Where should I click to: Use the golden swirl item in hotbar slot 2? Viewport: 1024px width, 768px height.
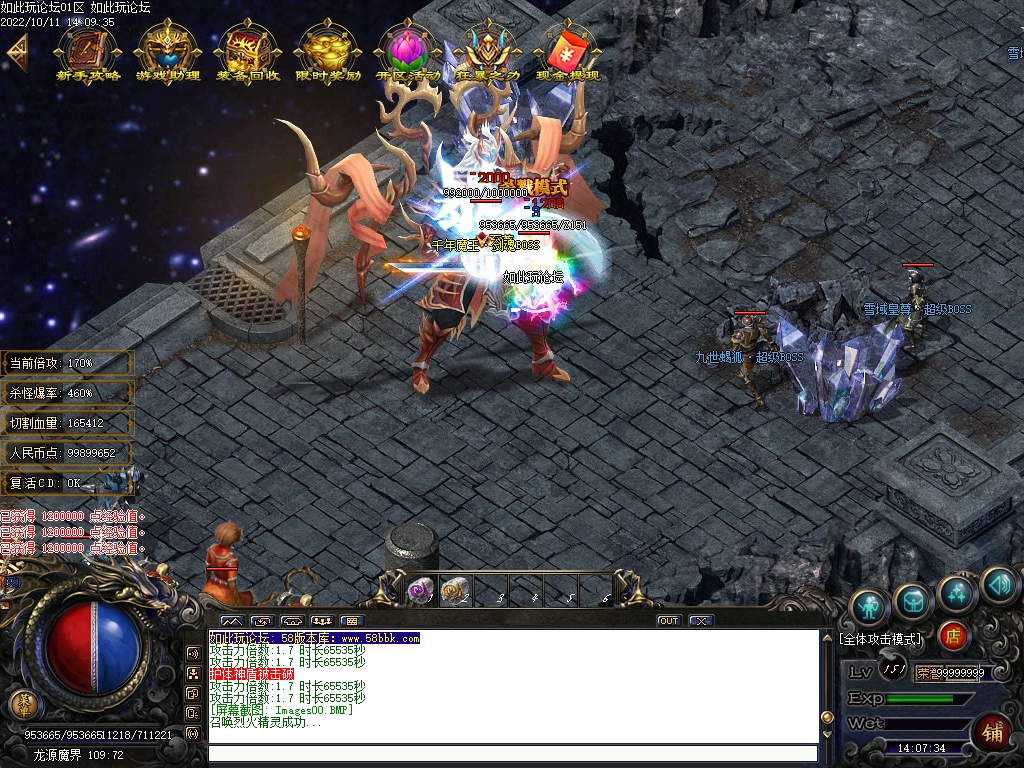pyautogui.click(x=454, y=591)
